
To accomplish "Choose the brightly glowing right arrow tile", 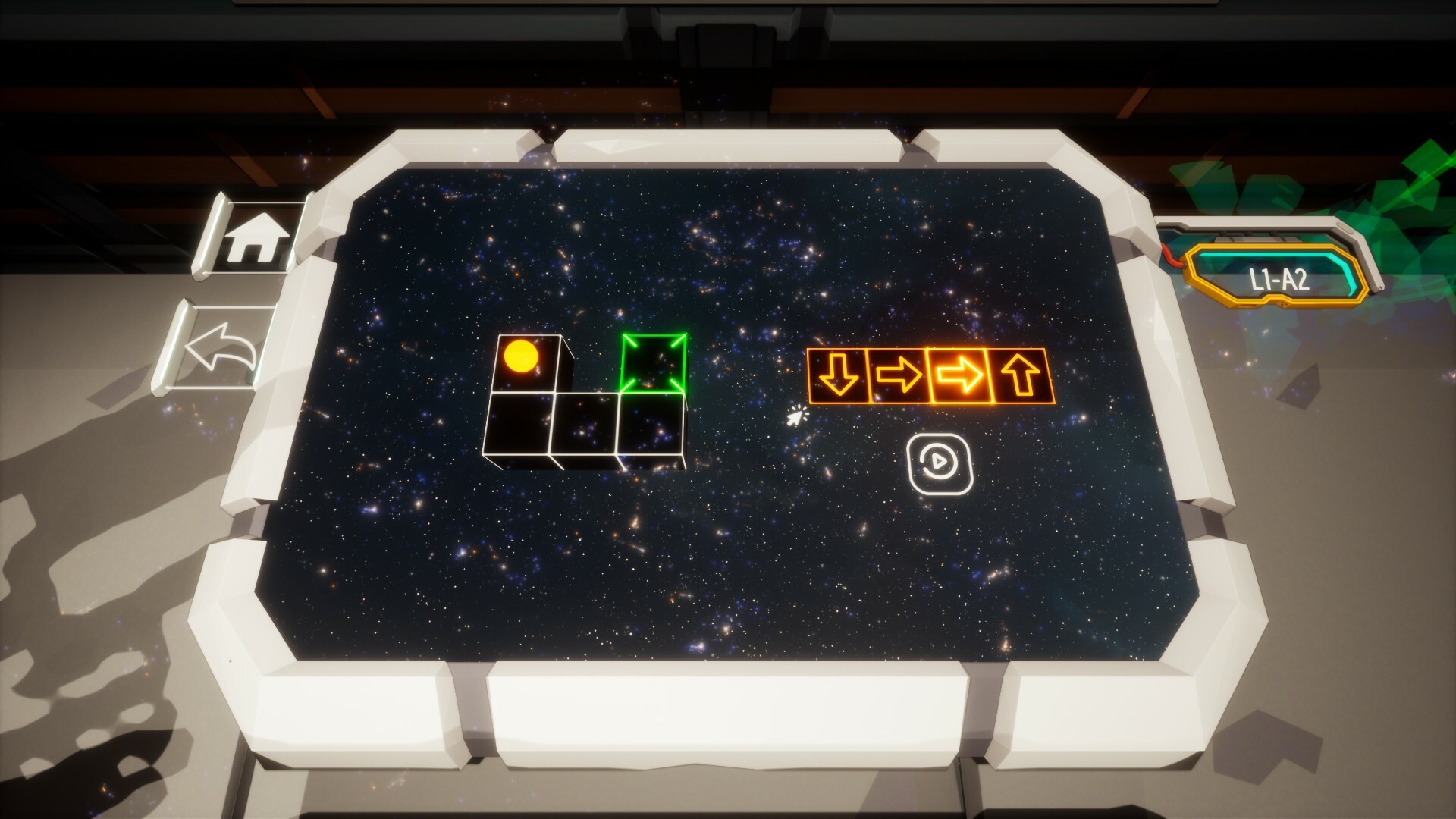I will click(960, 375).
